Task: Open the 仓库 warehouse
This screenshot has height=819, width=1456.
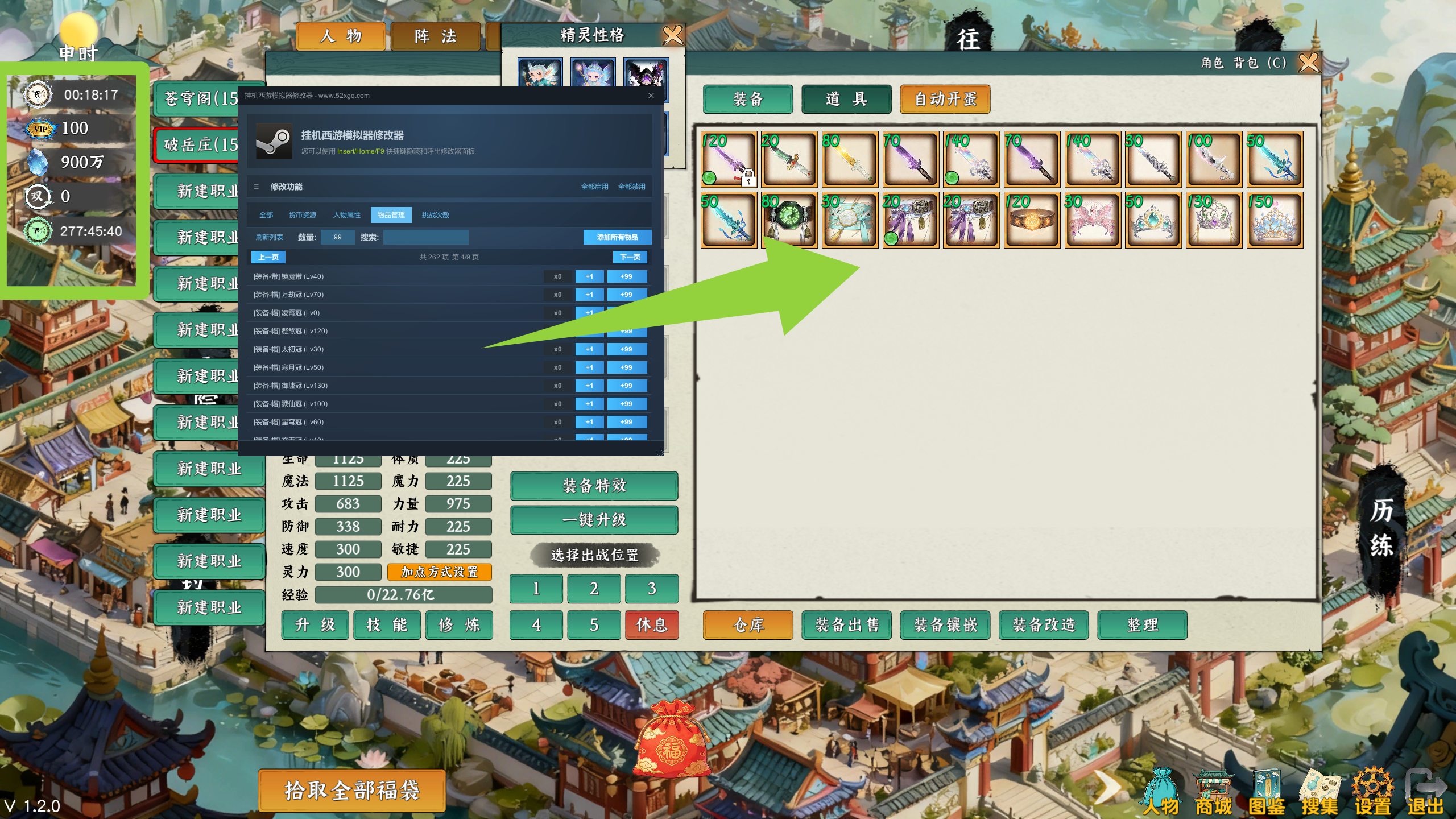Action: pyautogui.click(x=748, y=625)
